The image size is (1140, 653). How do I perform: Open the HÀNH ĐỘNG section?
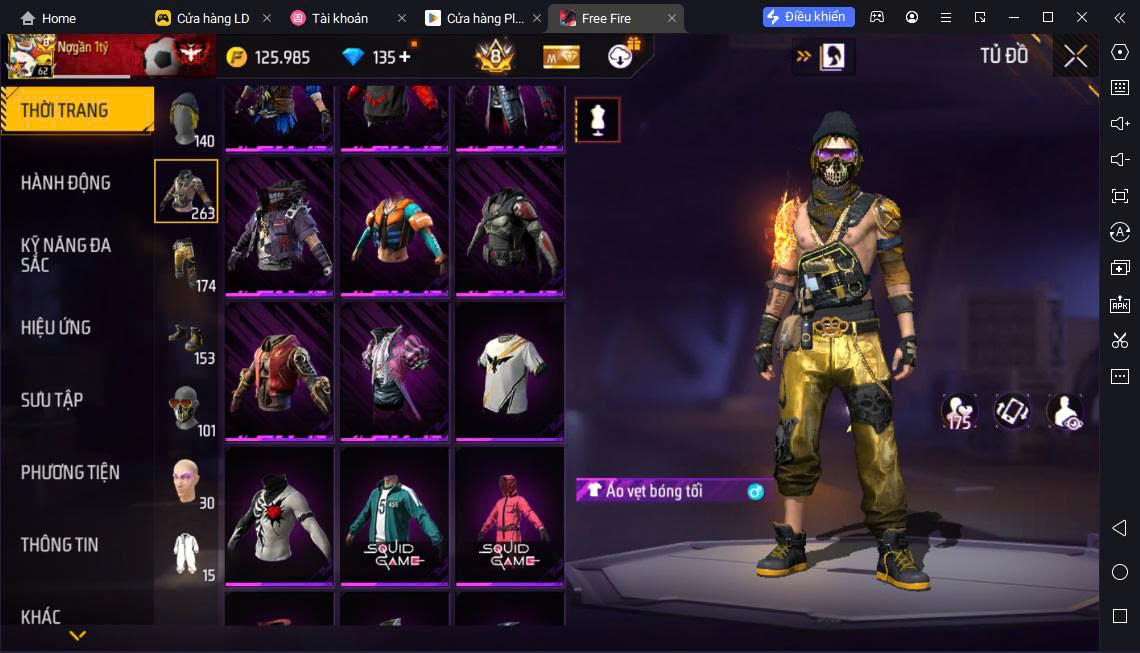pyautogui.click(x=66, y=183)
